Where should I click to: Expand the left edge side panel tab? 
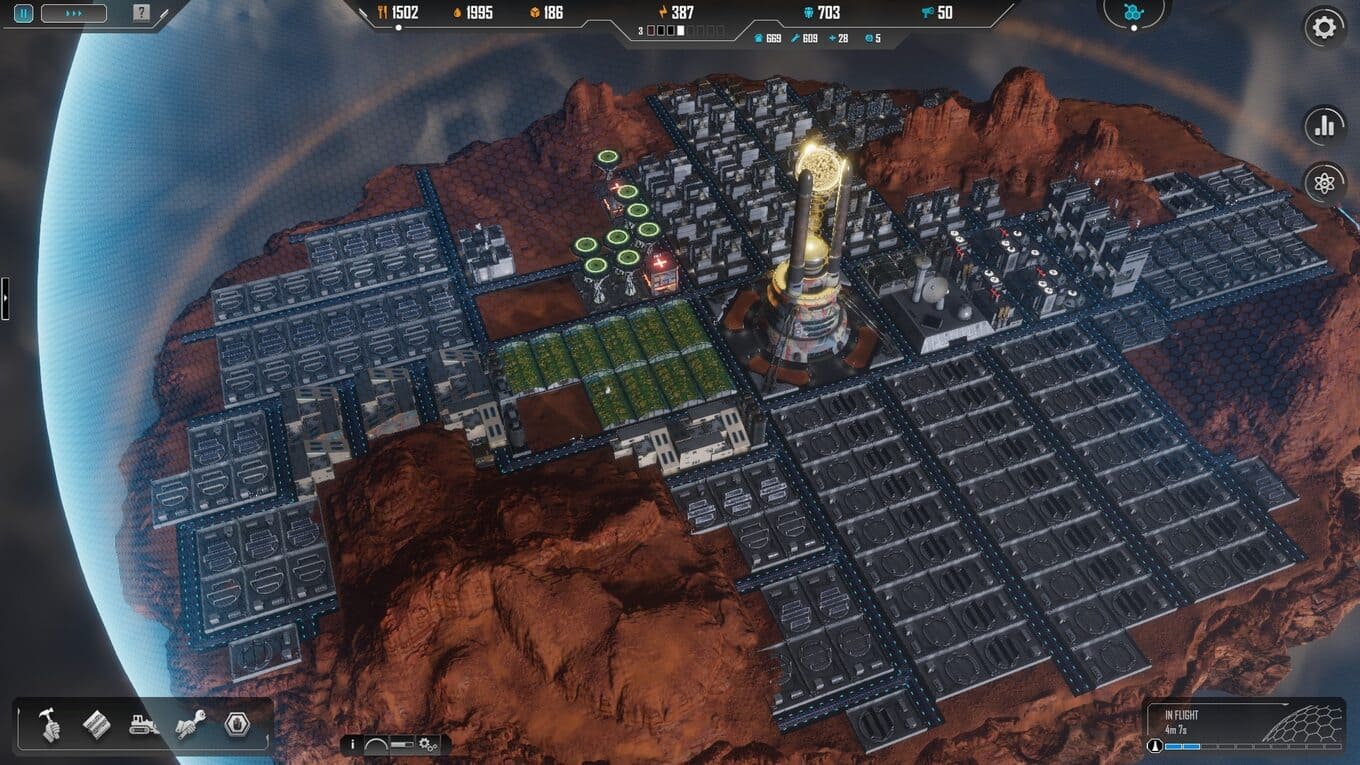tap(4, 298)
